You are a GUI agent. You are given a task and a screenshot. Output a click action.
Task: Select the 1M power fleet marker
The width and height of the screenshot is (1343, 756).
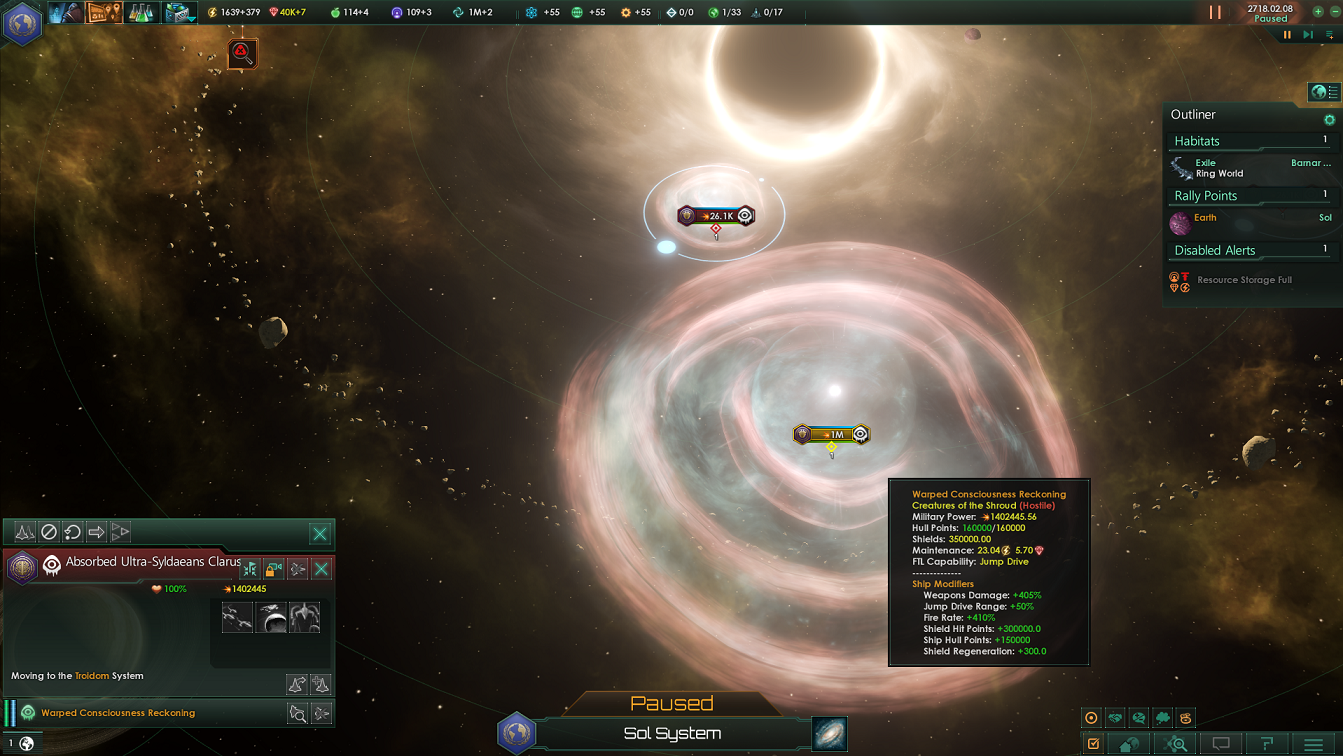(831, 434)
